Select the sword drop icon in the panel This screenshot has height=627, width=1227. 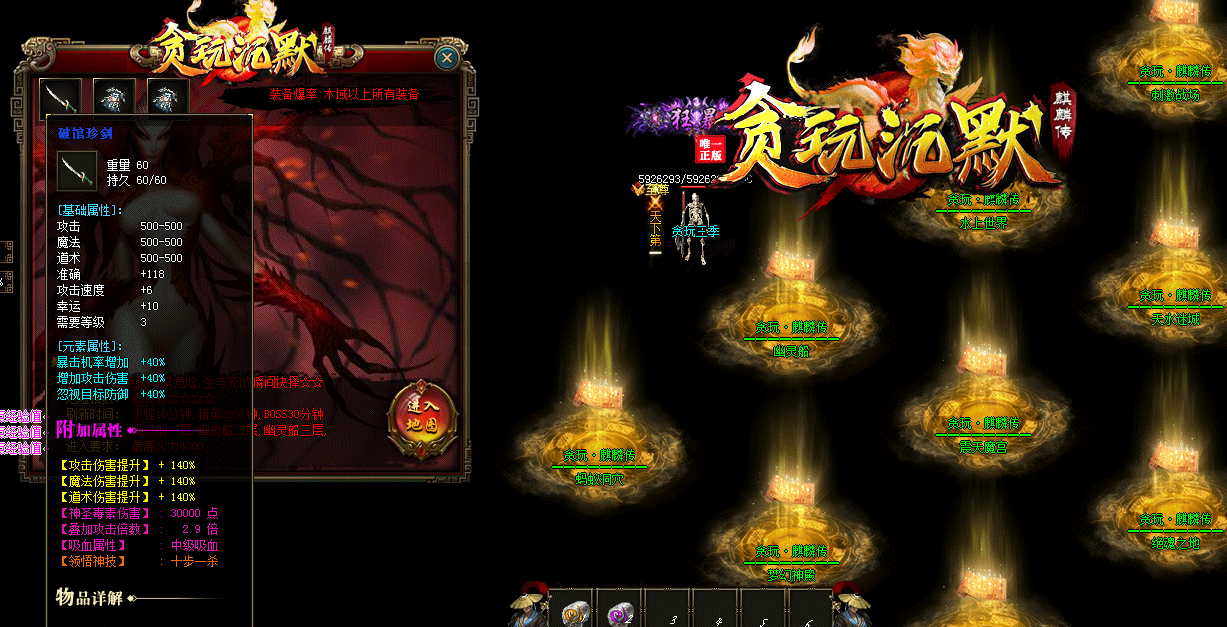click(60, 97)
